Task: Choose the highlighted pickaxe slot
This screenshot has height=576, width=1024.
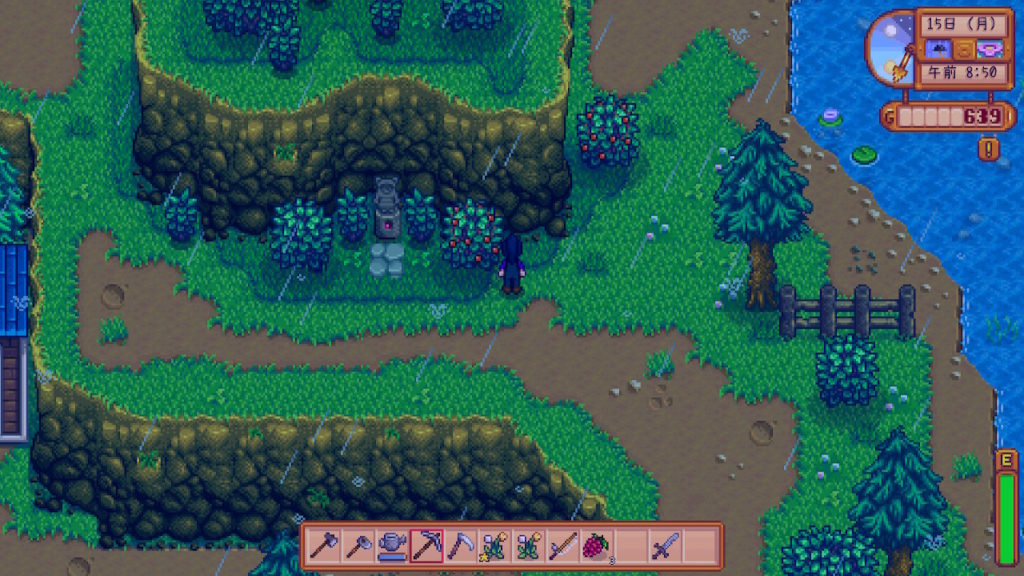Action: [x=427, y=546]
